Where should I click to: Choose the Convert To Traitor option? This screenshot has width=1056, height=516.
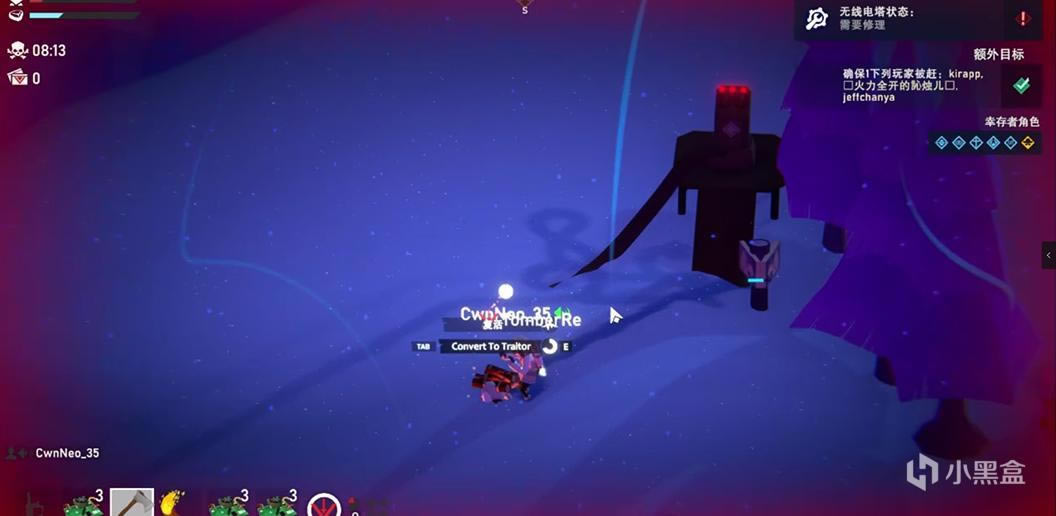[490, 347]
